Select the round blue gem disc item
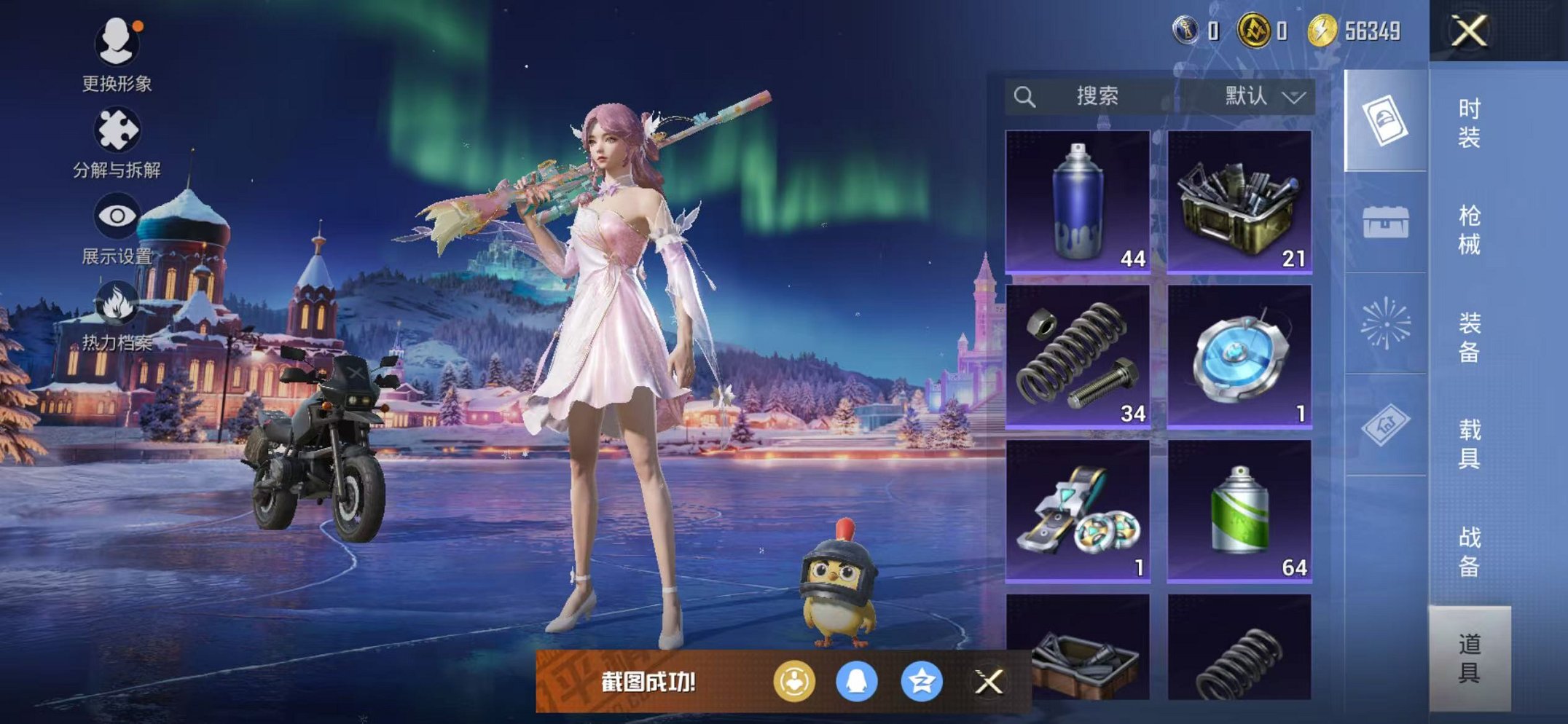Screen dimensions: 1568x724 tap(1239, 355)
